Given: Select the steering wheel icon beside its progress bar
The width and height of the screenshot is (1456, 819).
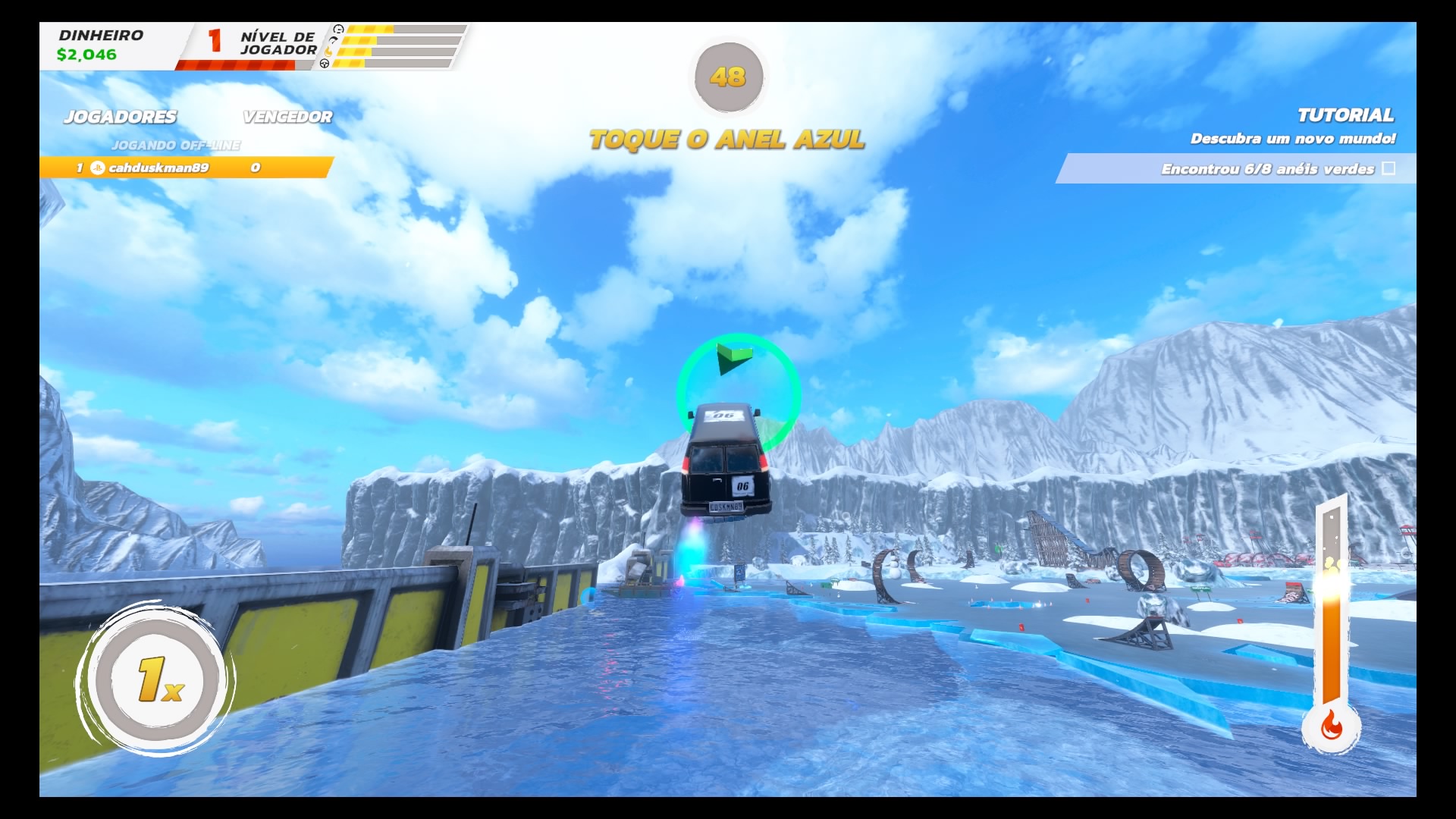Looking at the screenshot, I should 325,64.
